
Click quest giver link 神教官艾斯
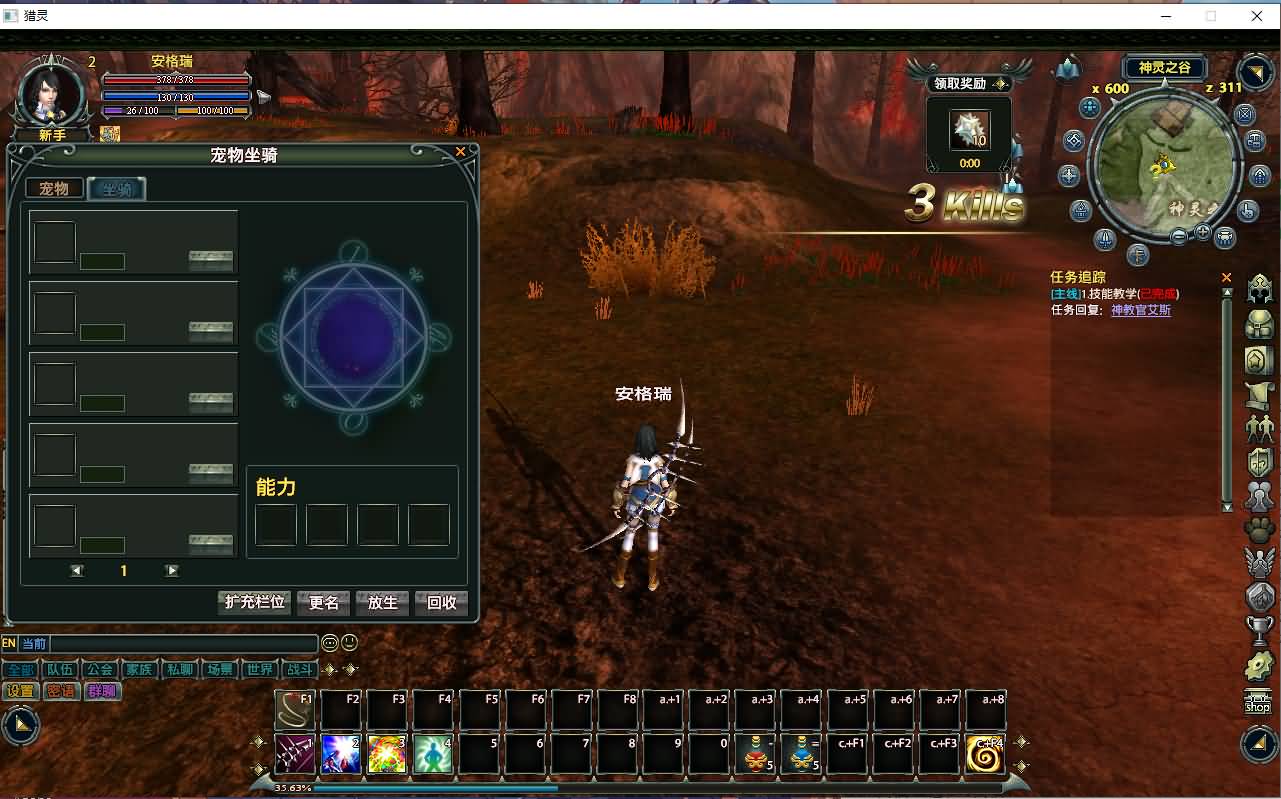1143,308
